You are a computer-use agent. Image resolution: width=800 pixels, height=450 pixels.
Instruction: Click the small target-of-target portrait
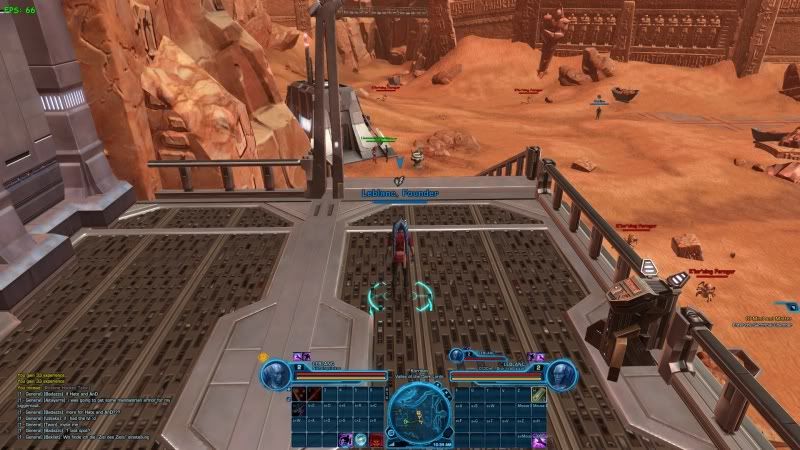(454, 353)
